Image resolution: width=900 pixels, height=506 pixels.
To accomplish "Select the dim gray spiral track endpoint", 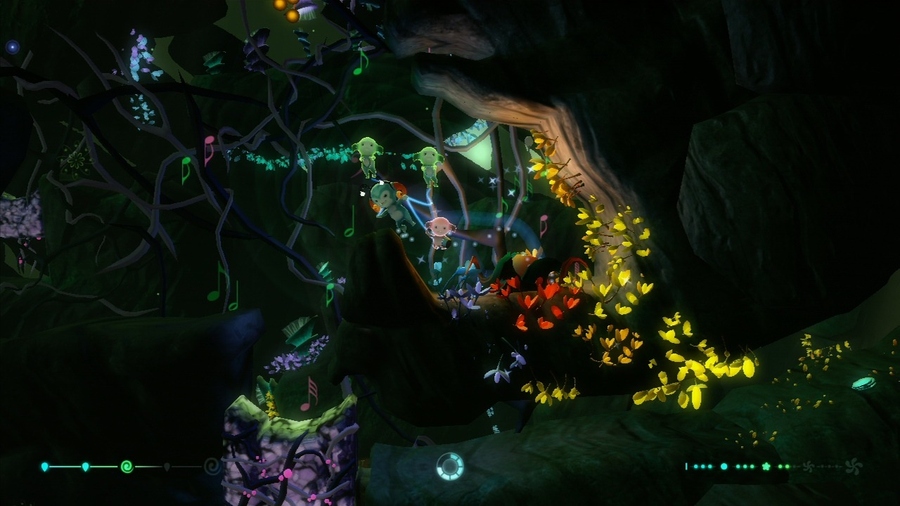I will coord(212,466).
